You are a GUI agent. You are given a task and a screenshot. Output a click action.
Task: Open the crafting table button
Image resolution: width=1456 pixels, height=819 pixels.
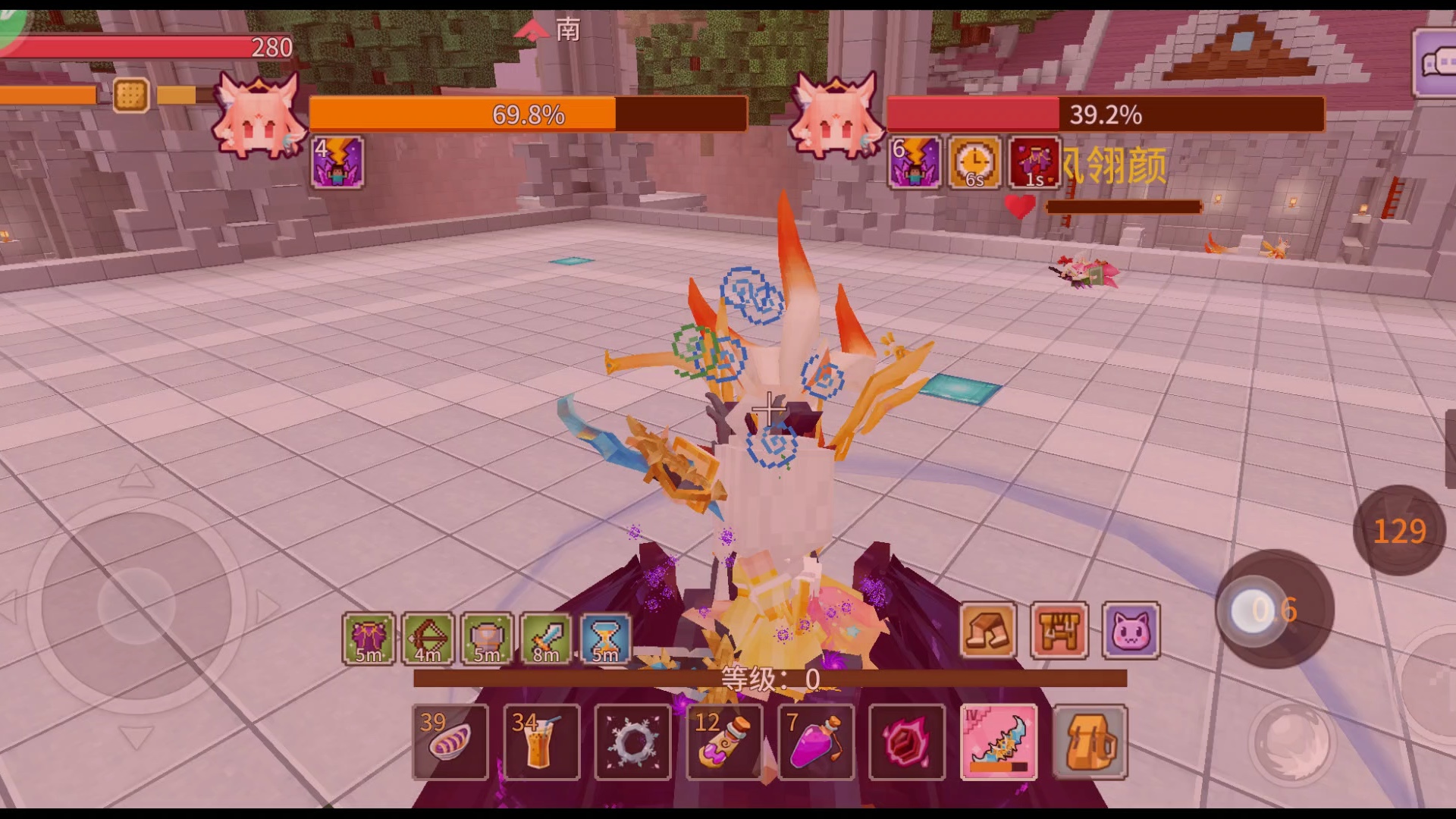(x=1059, y=630)
